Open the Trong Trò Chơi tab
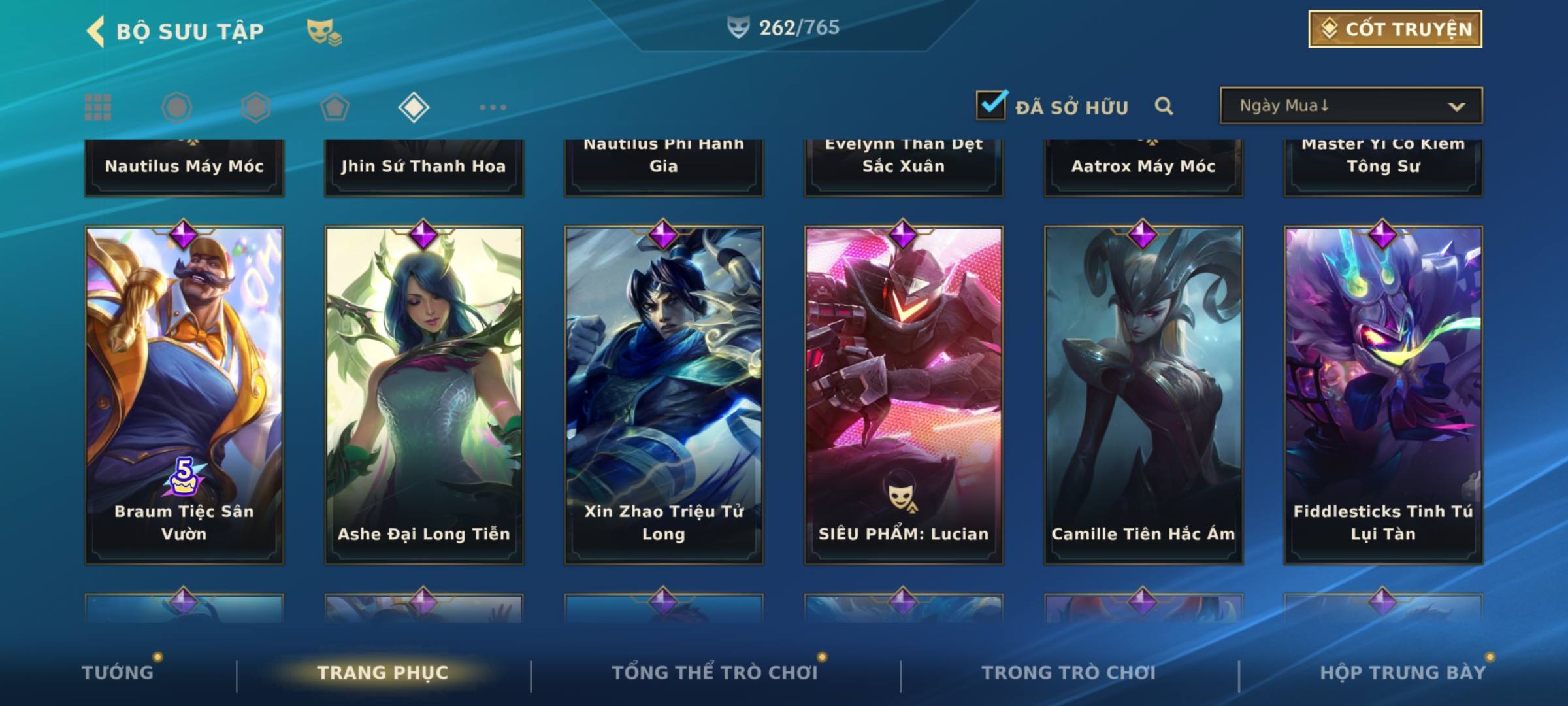 [1069, 672]
